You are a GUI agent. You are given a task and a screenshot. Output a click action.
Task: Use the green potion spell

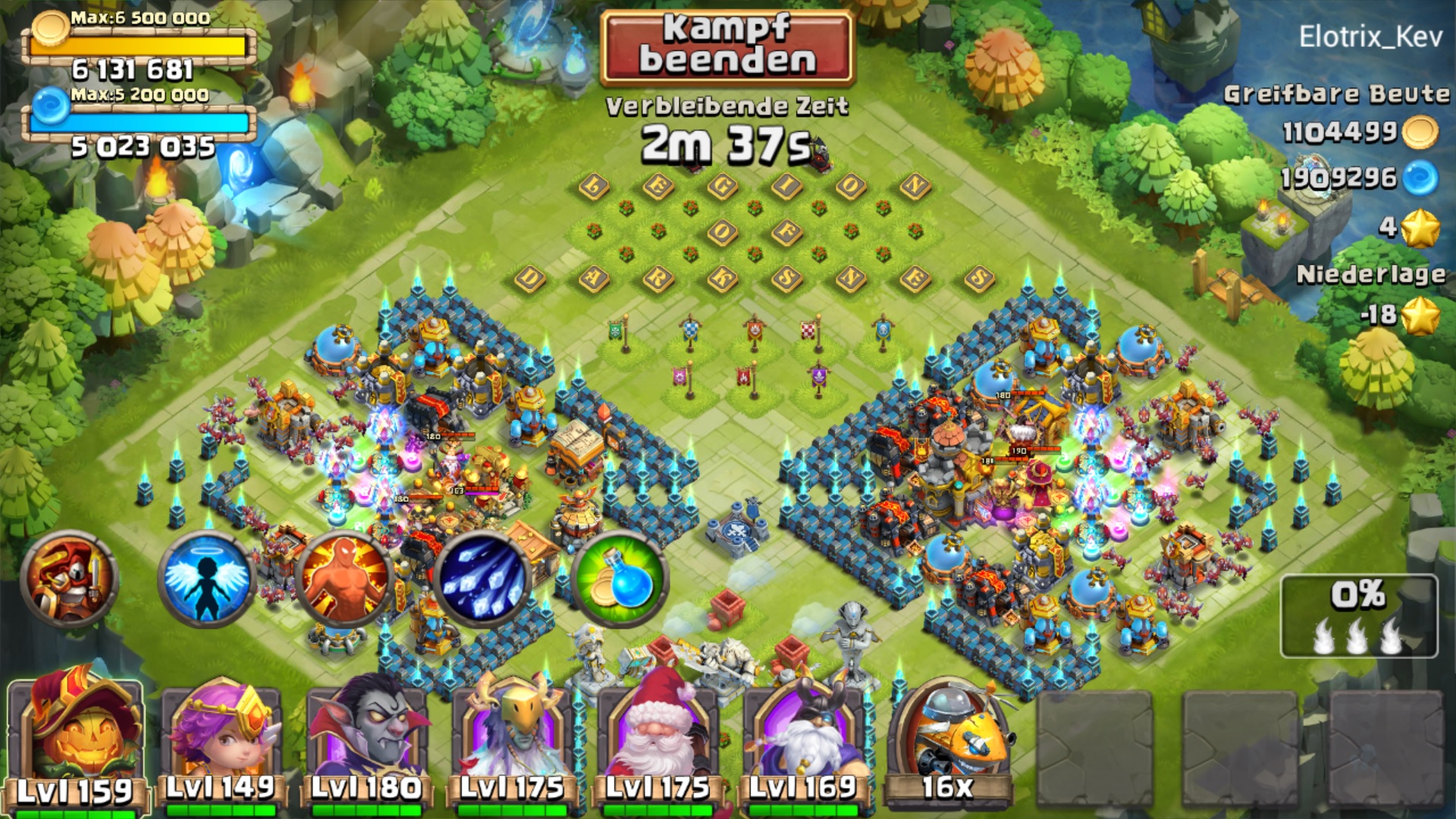tap(620, 580)
